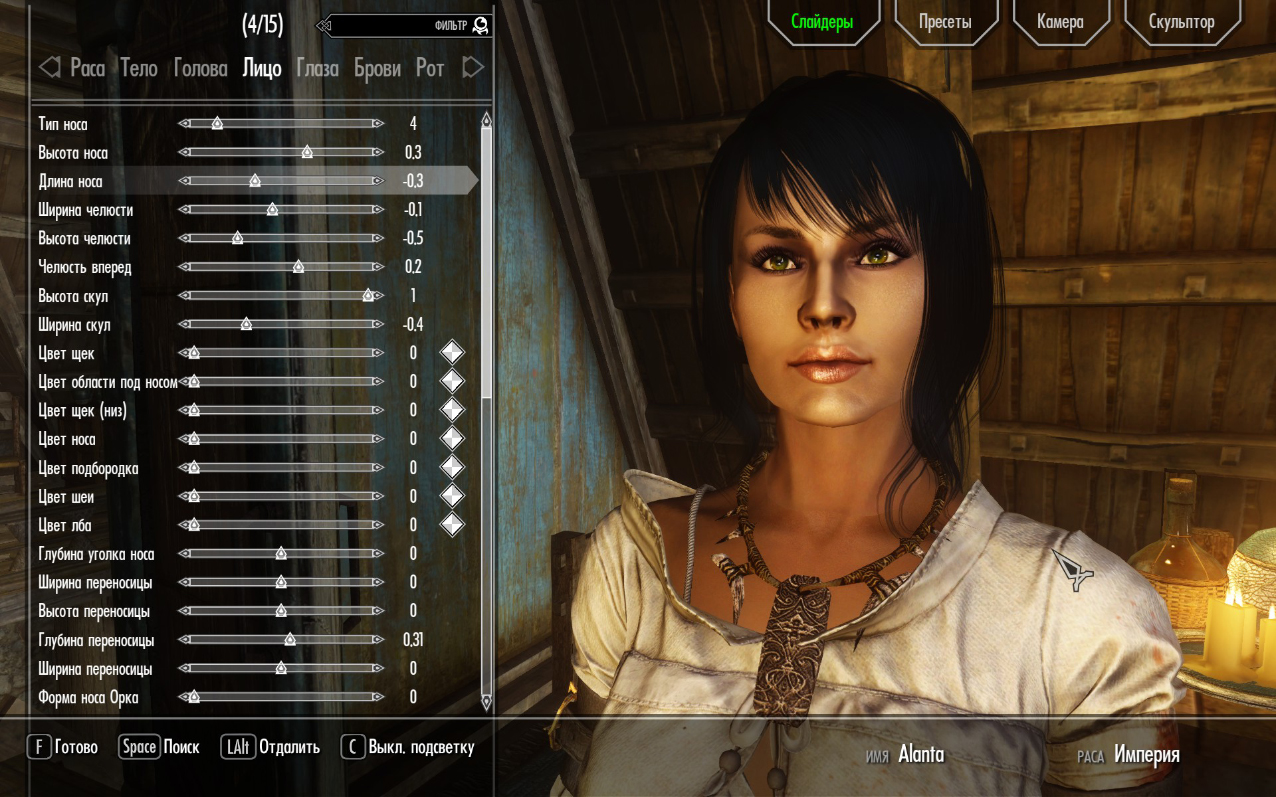Screen dimensions: 1276x797
Task: Show the Брови category
Action: pyautogui.click(x=377, y=68)
